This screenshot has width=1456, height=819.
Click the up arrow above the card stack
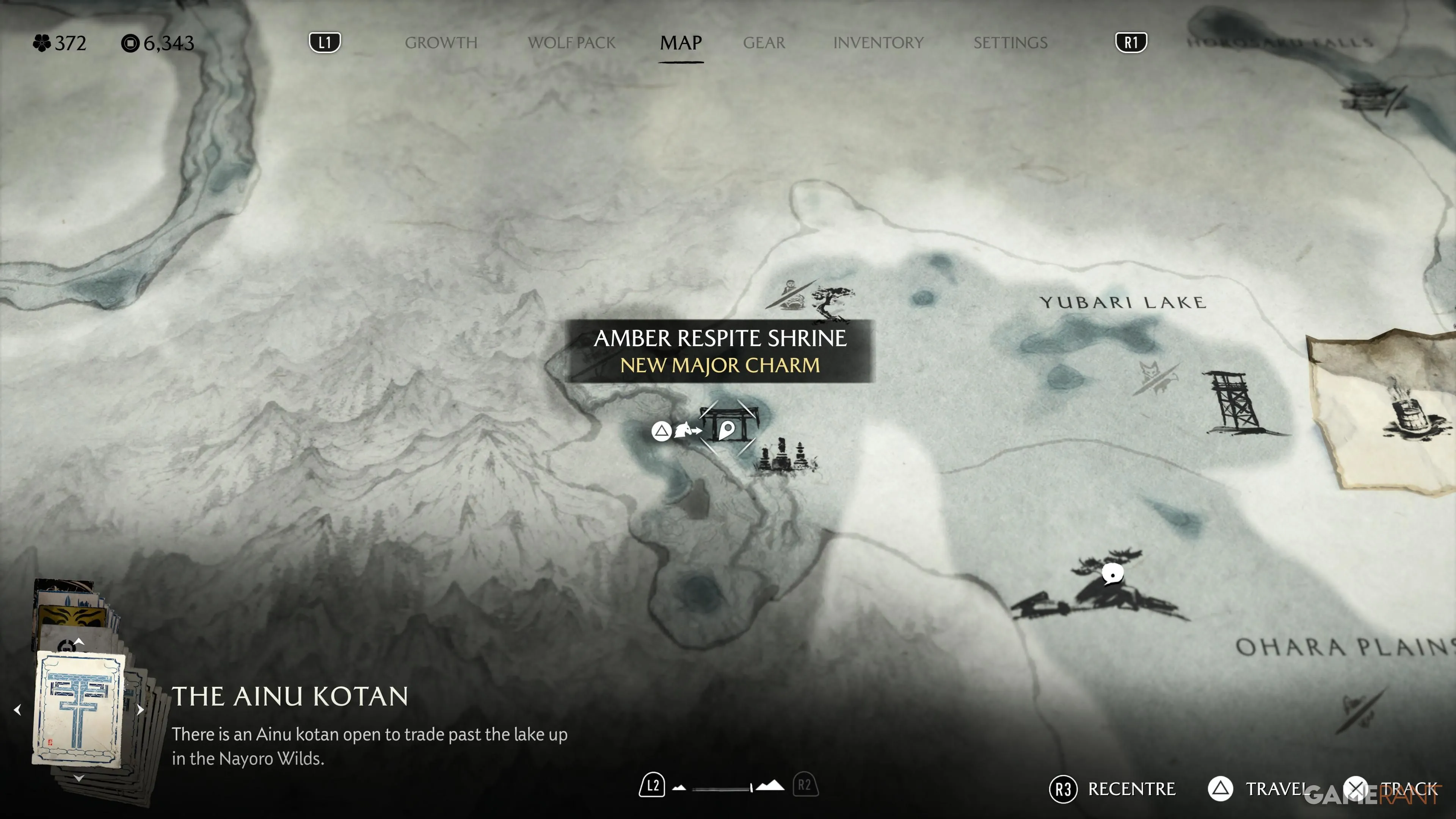(x=79, y=642)
